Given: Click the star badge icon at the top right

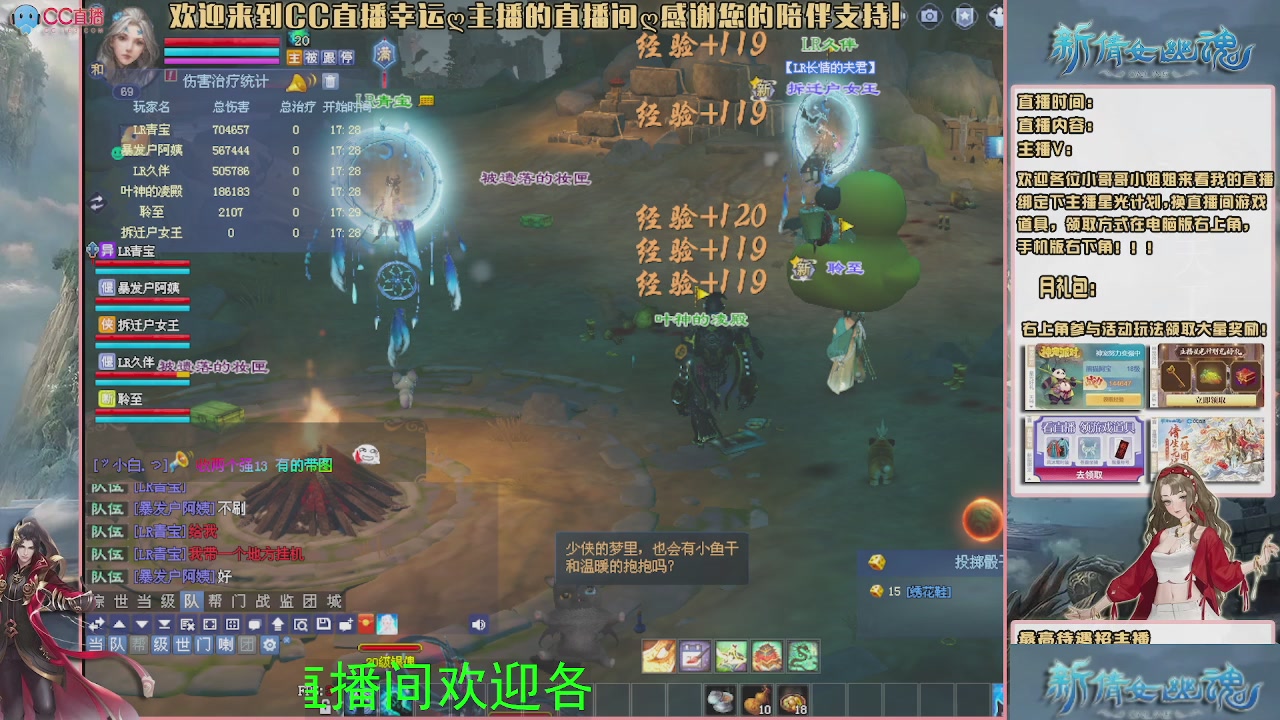Looking at the screenshot, I should (x=965, y=16).
